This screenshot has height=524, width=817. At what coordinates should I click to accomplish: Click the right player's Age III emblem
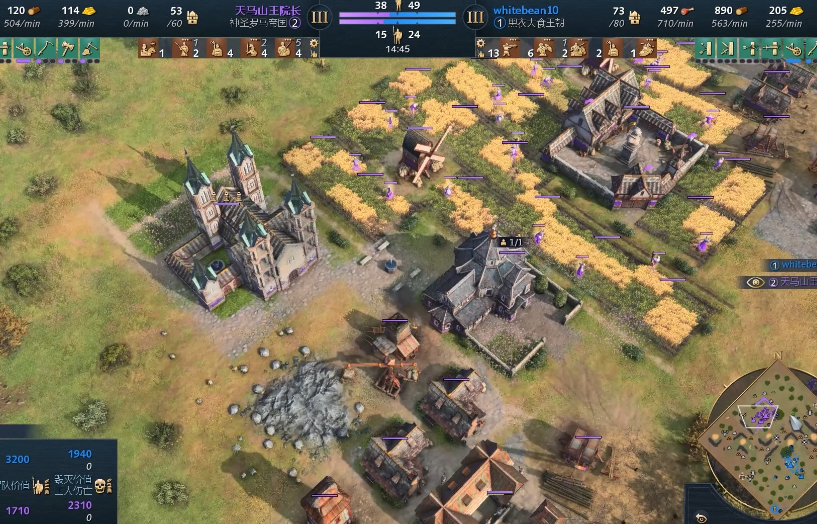(x=475, y=16)
